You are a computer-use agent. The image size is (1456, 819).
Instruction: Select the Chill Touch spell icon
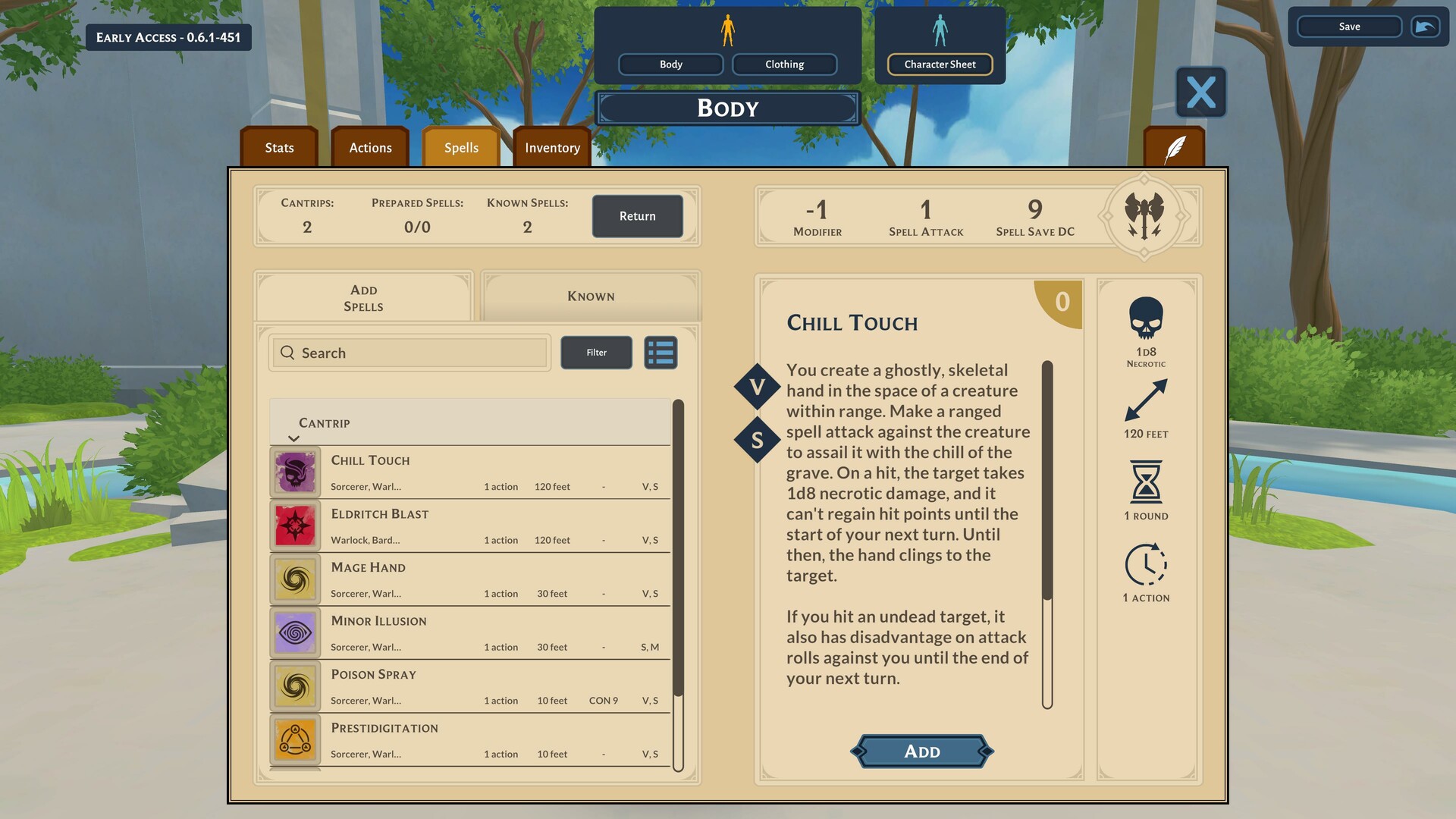click(295, 472)
